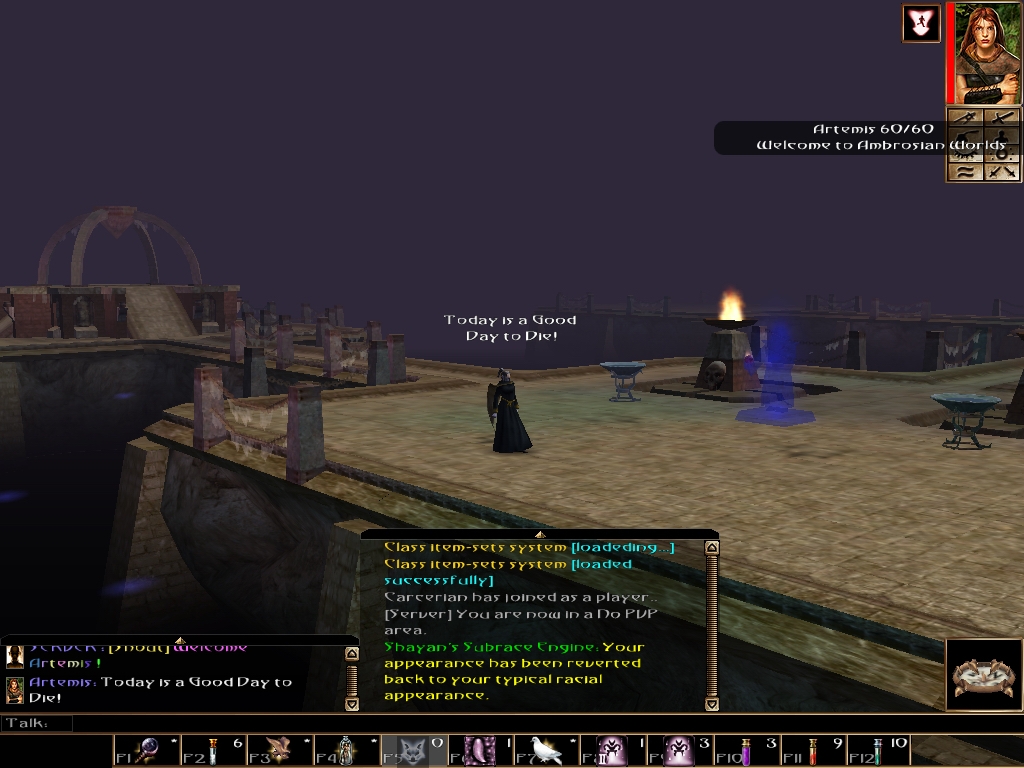The width and height of the screenshot is (1024, 768).
Task: Click the wavy lines button below the portrait
Action: tap(966, 171)
